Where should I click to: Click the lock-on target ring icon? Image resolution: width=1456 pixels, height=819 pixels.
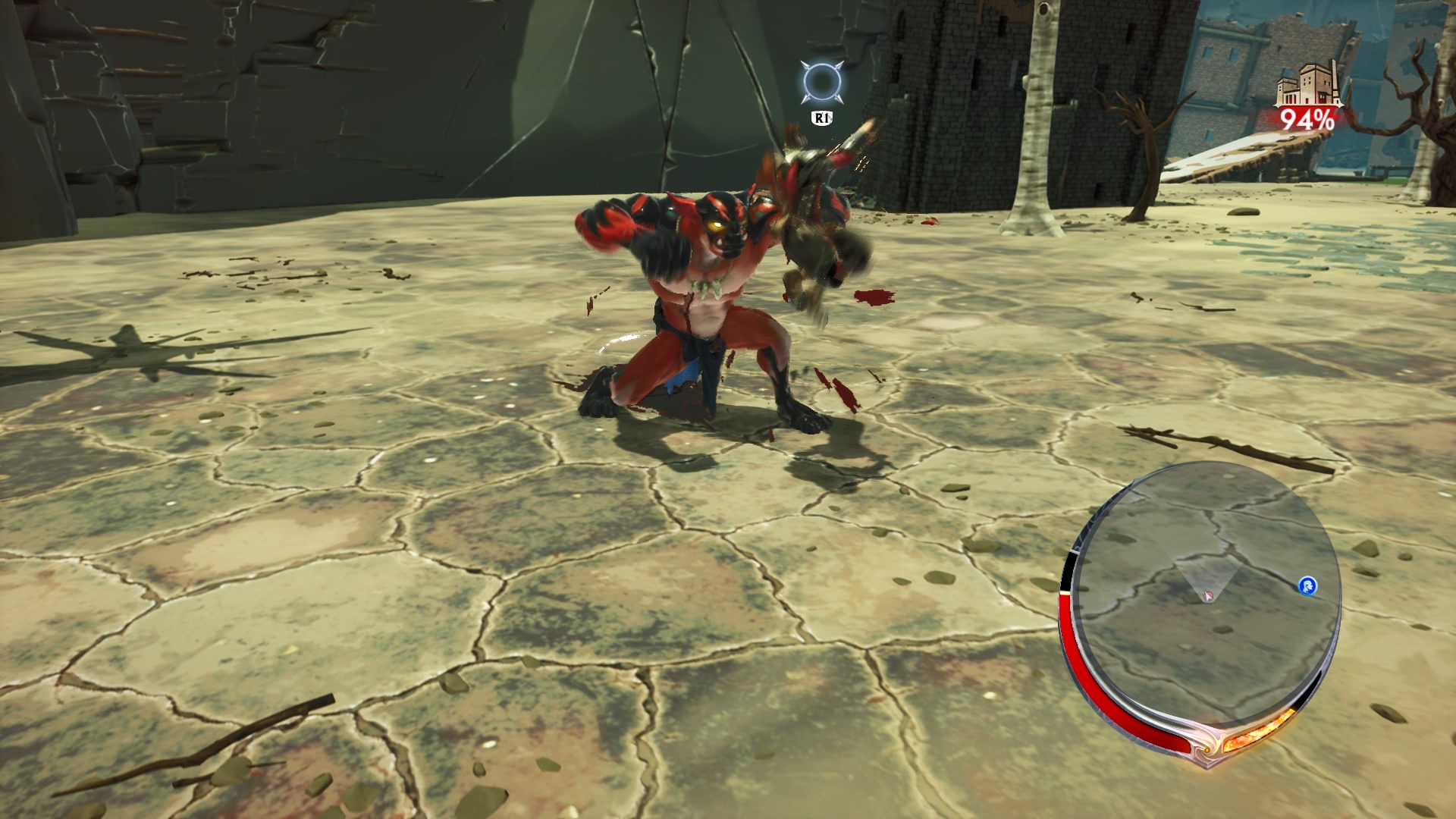click(821, 81)
